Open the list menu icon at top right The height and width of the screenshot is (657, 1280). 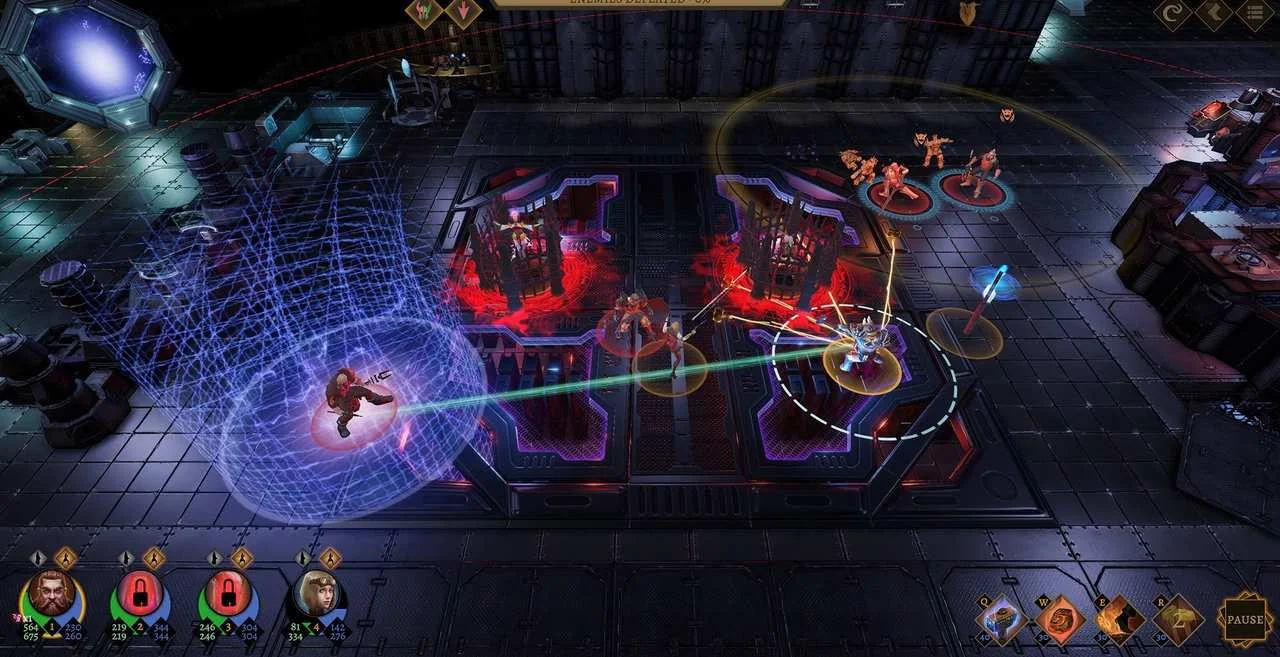(x=1254, y=14)
